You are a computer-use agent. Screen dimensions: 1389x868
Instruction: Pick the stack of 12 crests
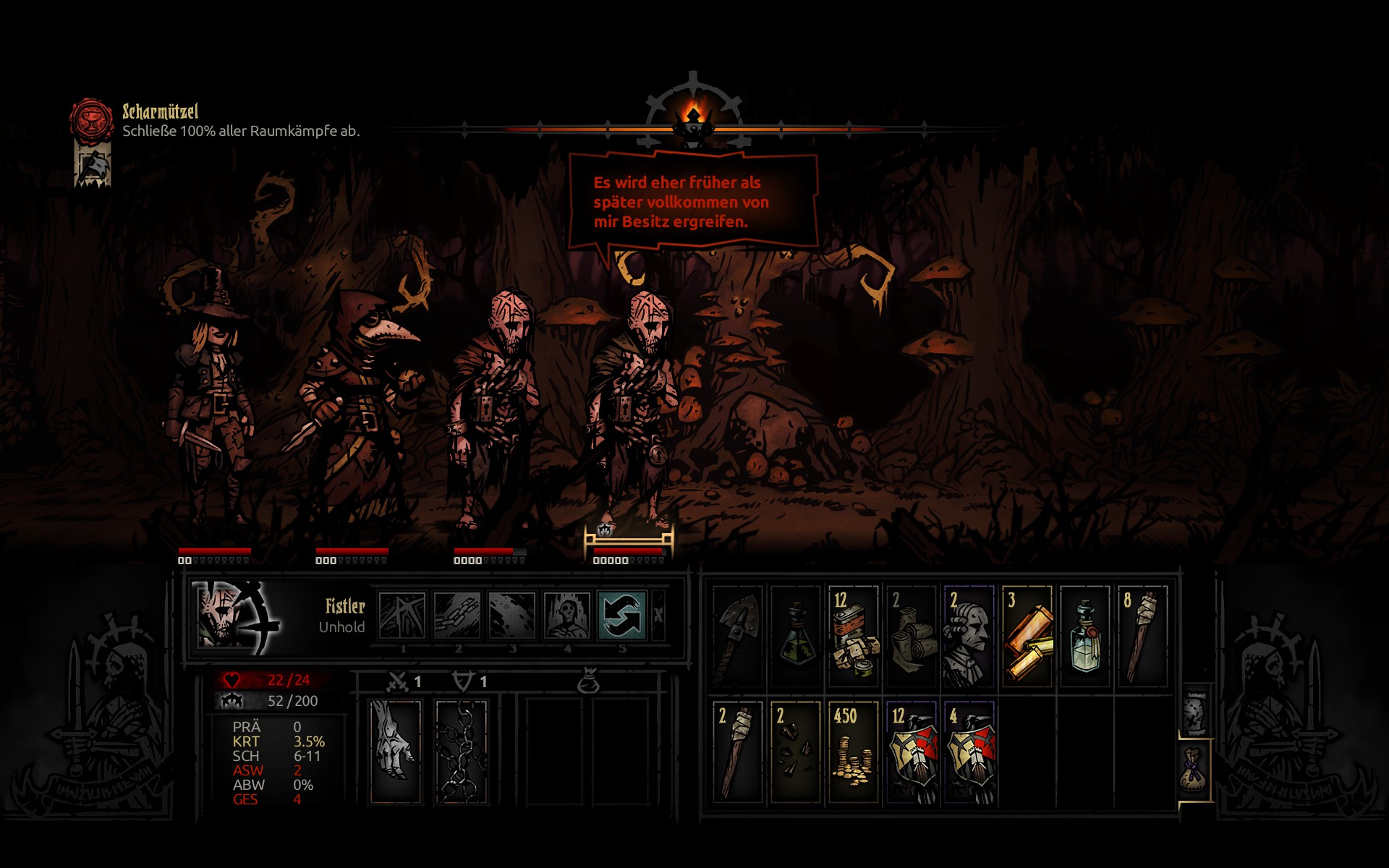tap(911, 752)
